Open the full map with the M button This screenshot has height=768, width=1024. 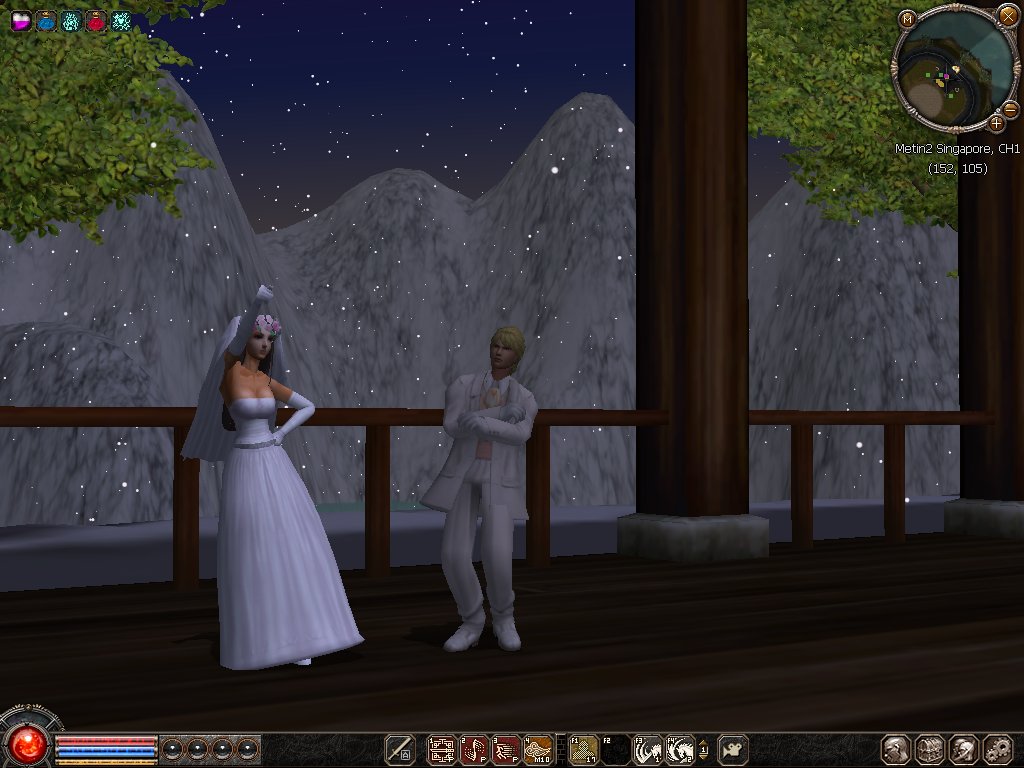tap(906, 19)
